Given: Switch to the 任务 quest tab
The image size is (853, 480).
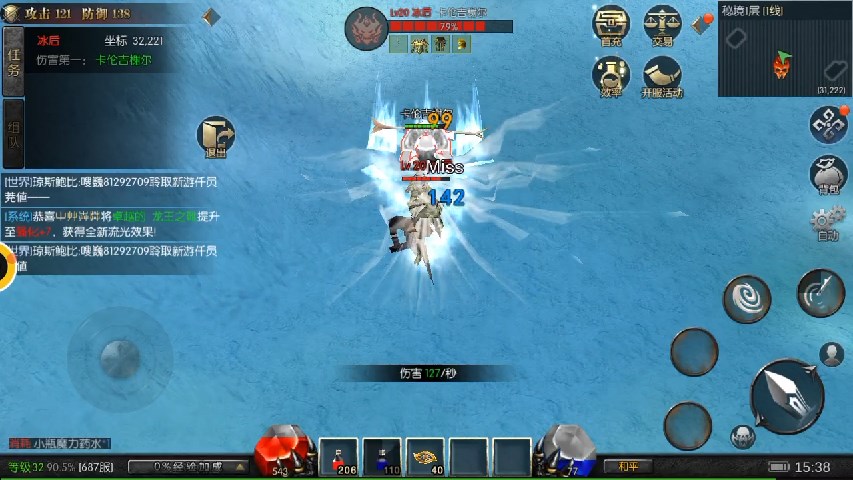Looking at the screenshot, I should (x=13, y=62).
